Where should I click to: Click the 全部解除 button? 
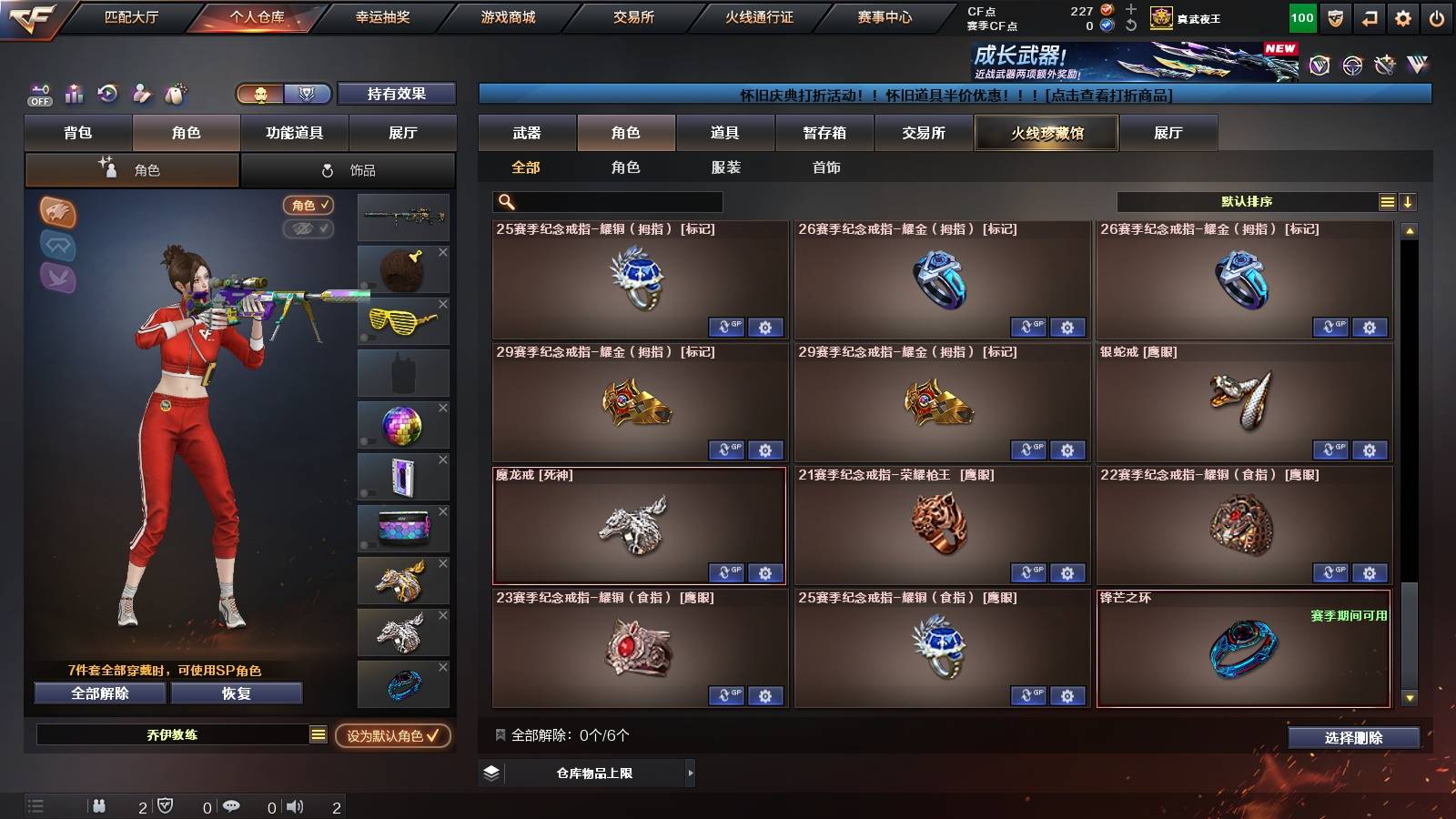(x=98, y=693)
